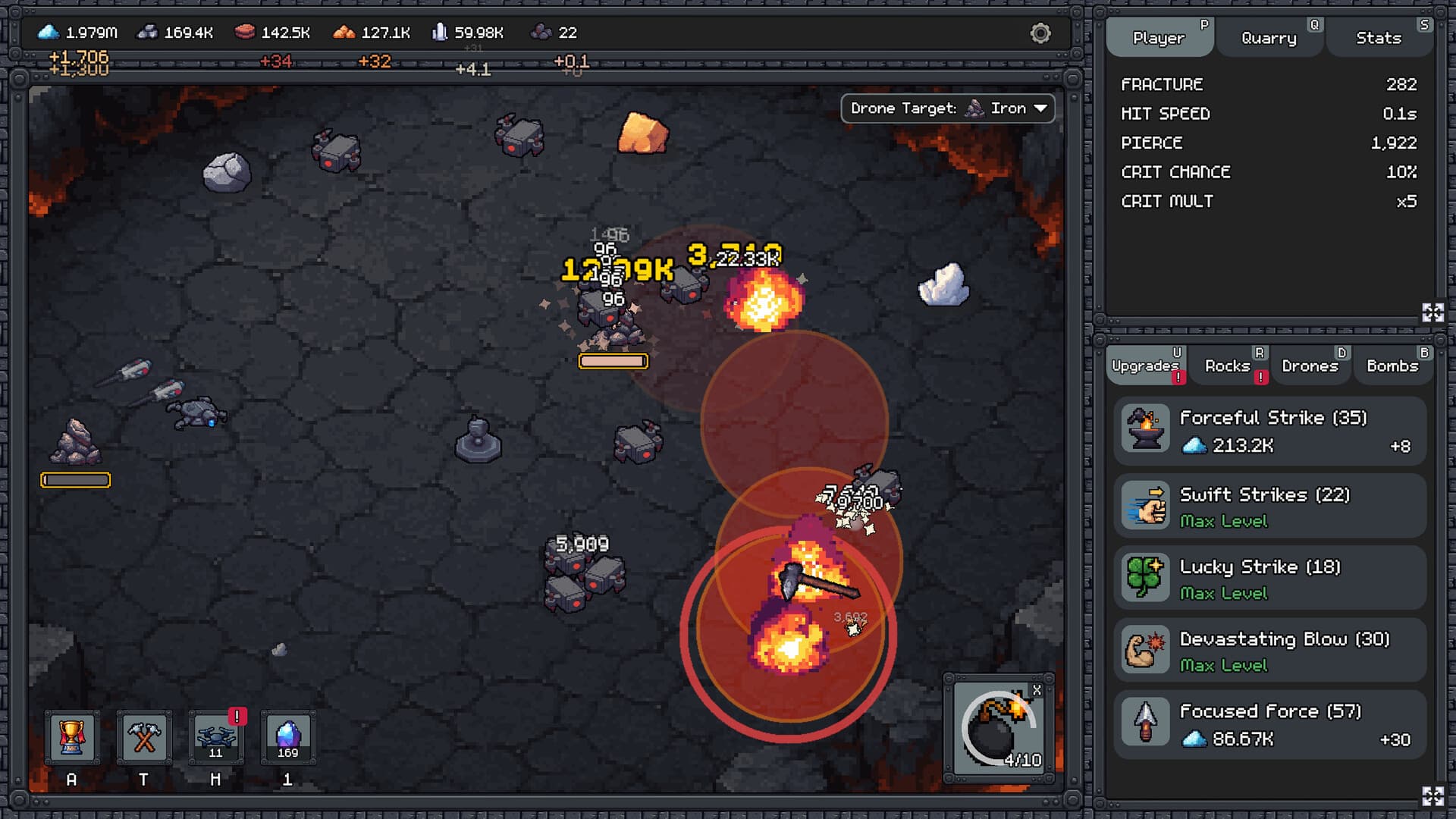Purchase the Focused Force upgrade
The height and width of the screenshot is (819, 1456).
(x=1269, y=724)
